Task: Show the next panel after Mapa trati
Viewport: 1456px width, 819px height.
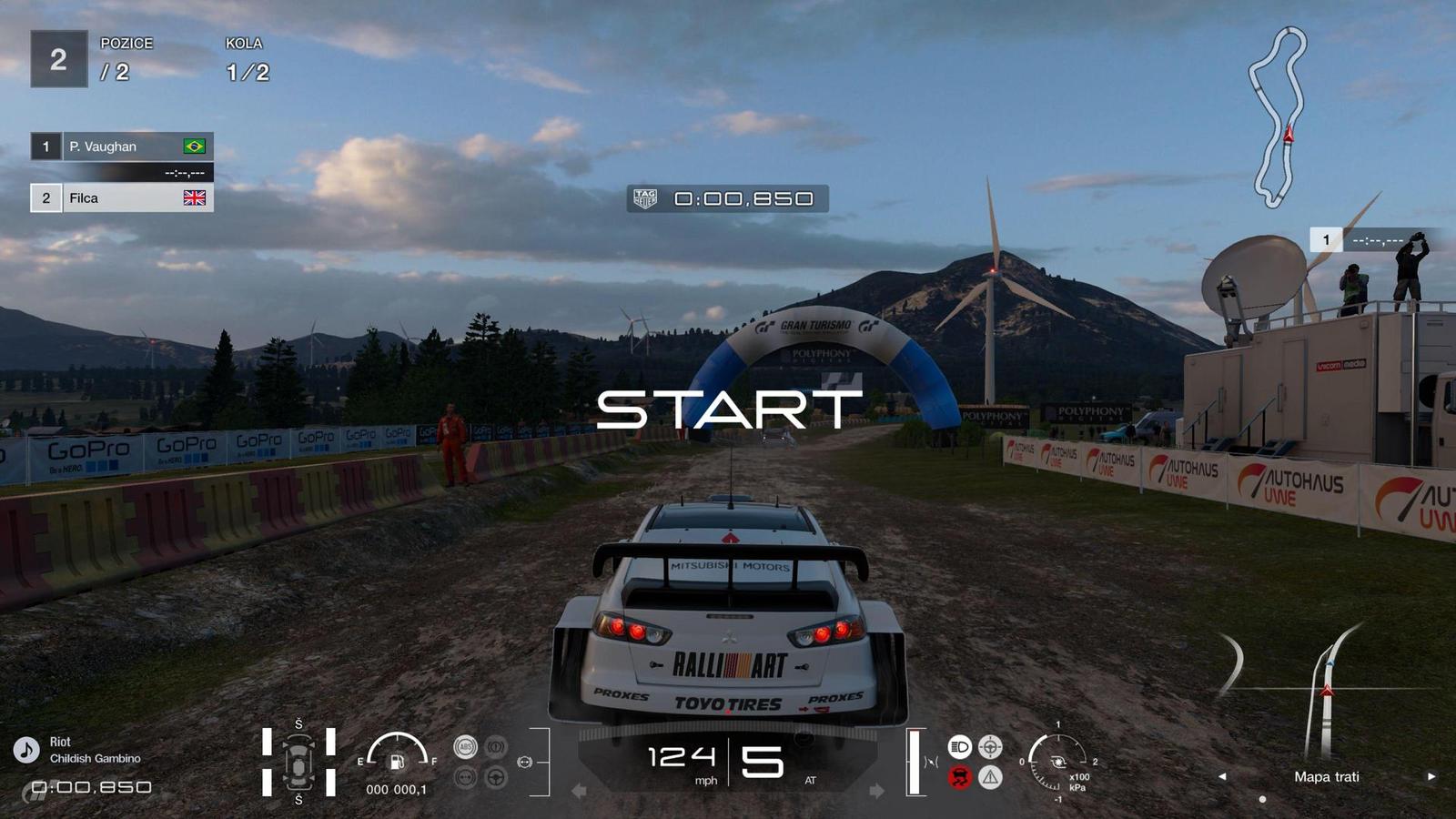Action: coord(1431,776)
